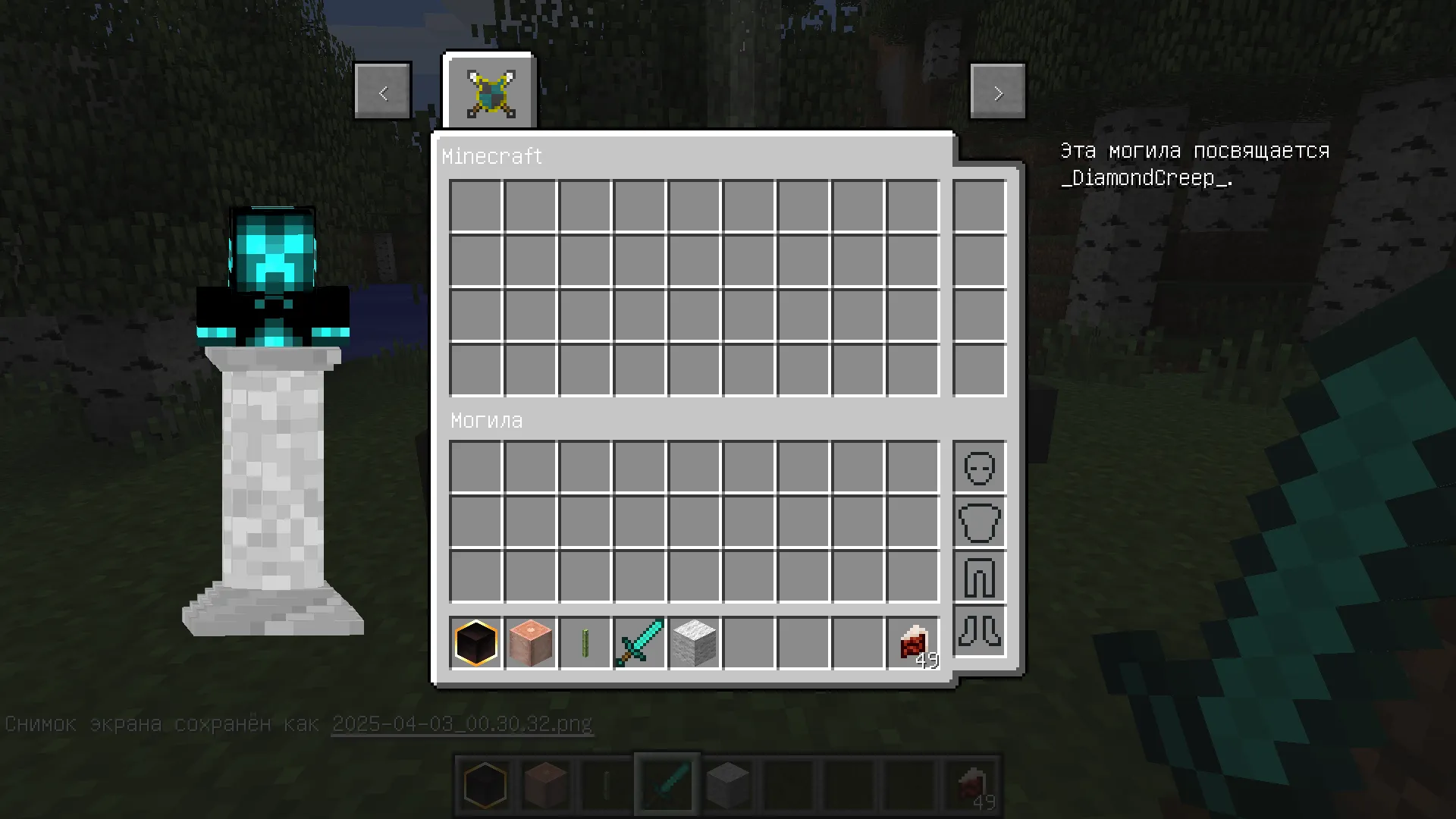Viewport: 1456px width, 819px height.
Task: Click the Minecraft section header
Action: [492, 156]
